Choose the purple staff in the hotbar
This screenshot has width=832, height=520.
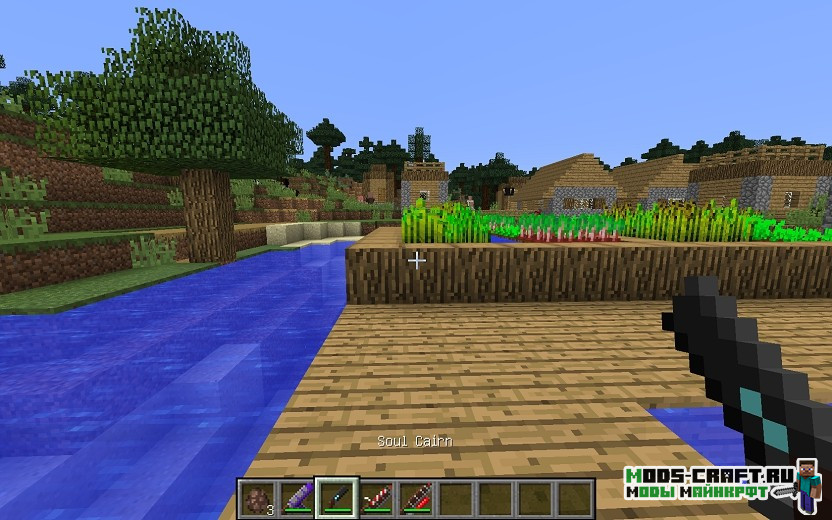tap(295, 497)
